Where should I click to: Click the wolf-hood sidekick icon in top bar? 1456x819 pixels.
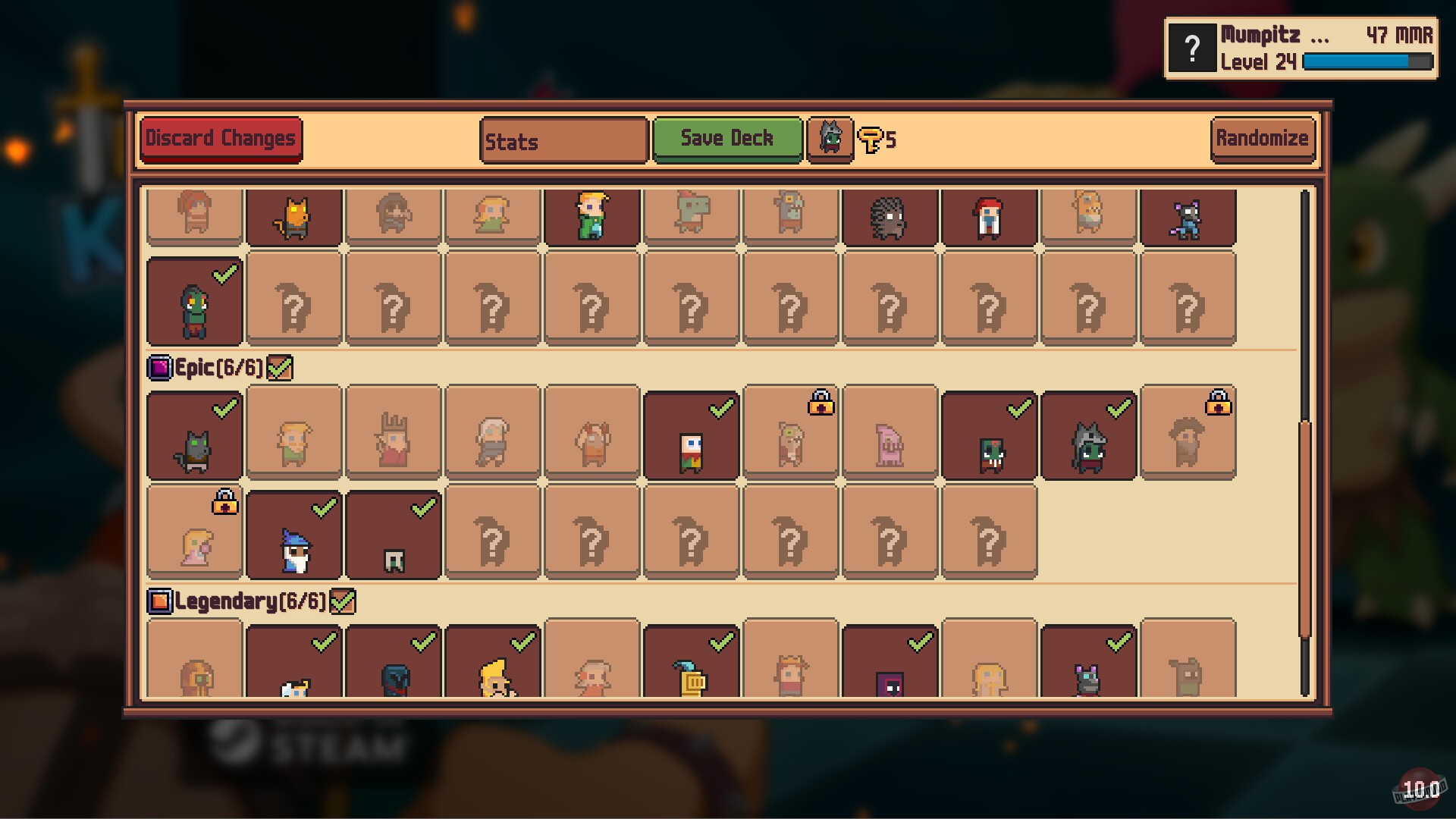point(829,139)
